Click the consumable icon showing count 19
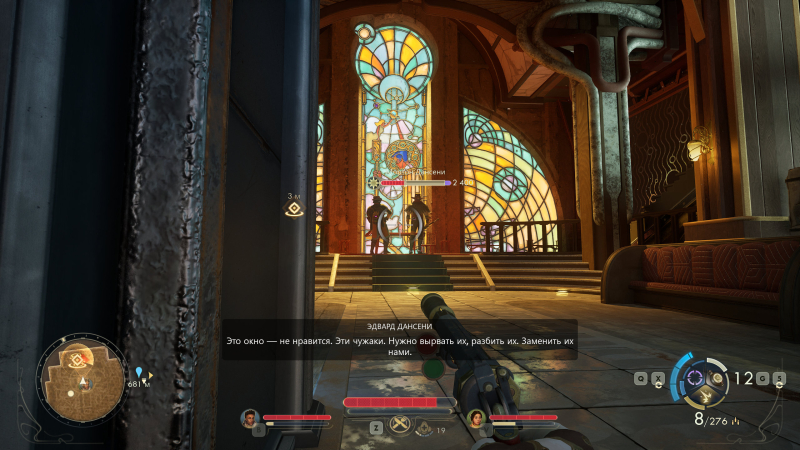This screenshot has height=450, width=800. (x=424, y=429)
